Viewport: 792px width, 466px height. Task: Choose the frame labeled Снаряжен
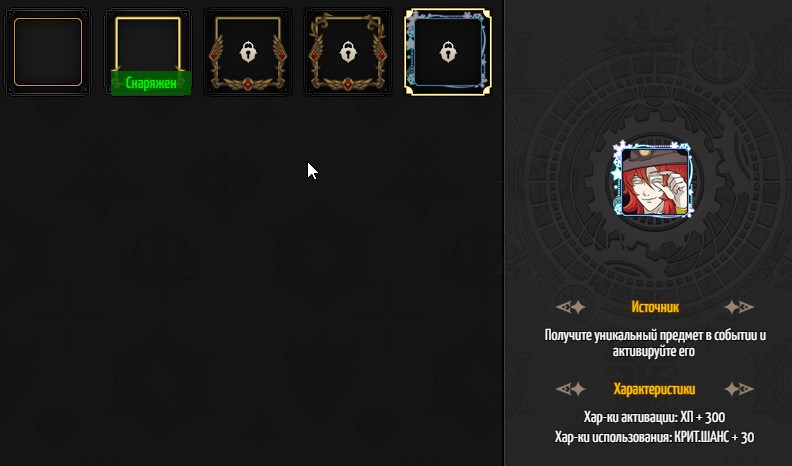pyautogui.click(x=148, y=52)
